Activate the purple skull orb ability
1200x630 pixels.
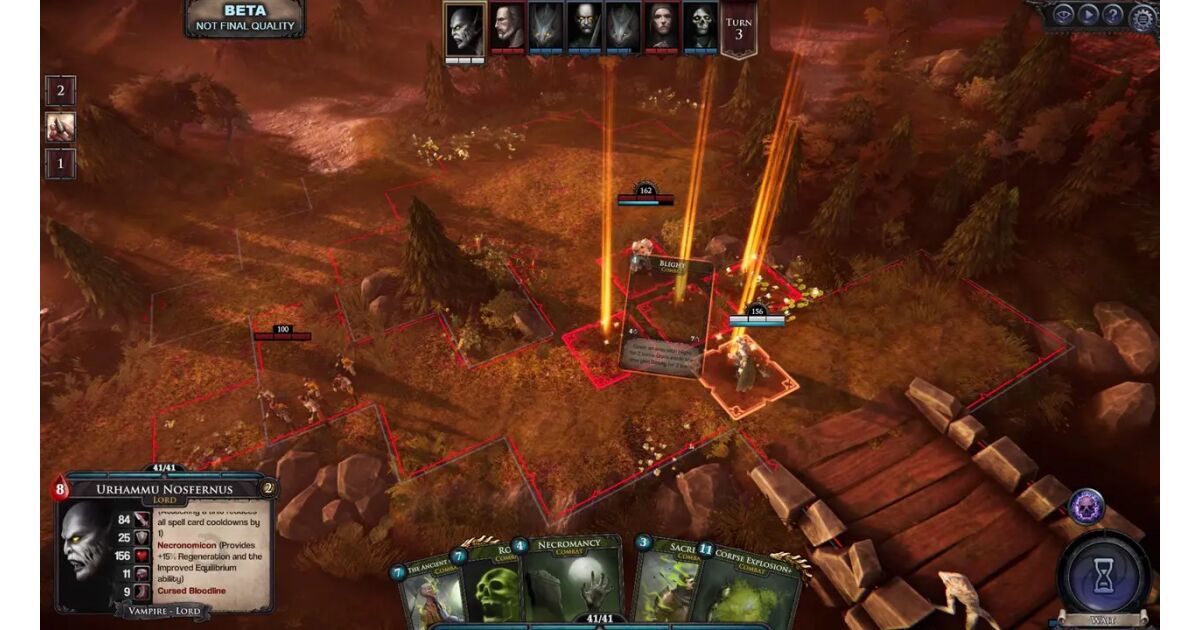(x=1085, y=506)
